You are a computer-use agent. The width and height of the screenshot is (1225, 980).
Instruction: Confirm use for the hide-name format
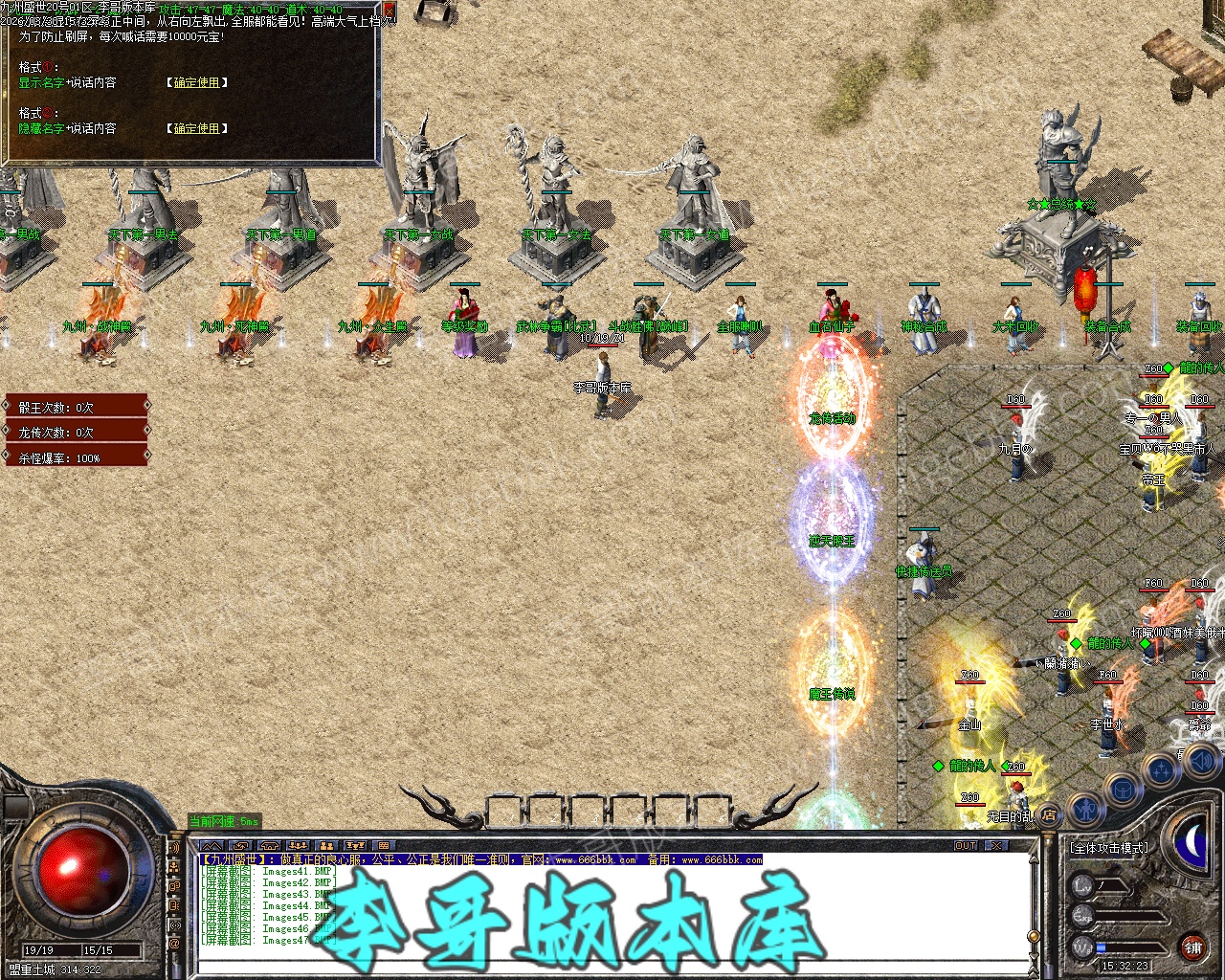click(x=196, y=128)
